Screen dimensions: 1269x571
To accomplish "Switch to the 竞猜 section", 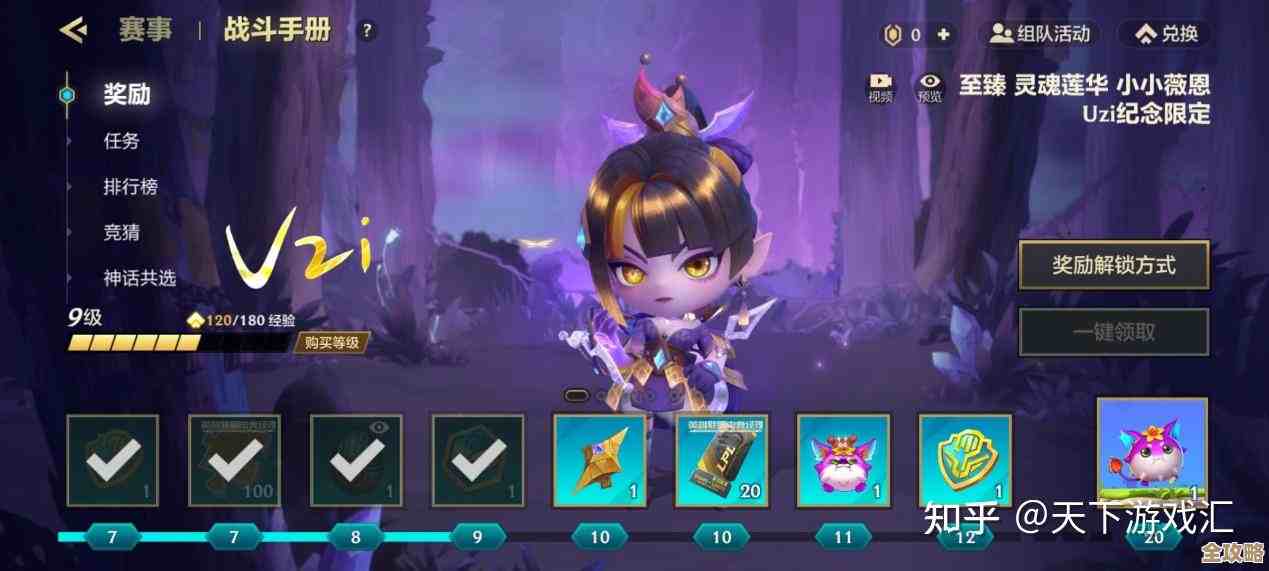I will (122, 233).
